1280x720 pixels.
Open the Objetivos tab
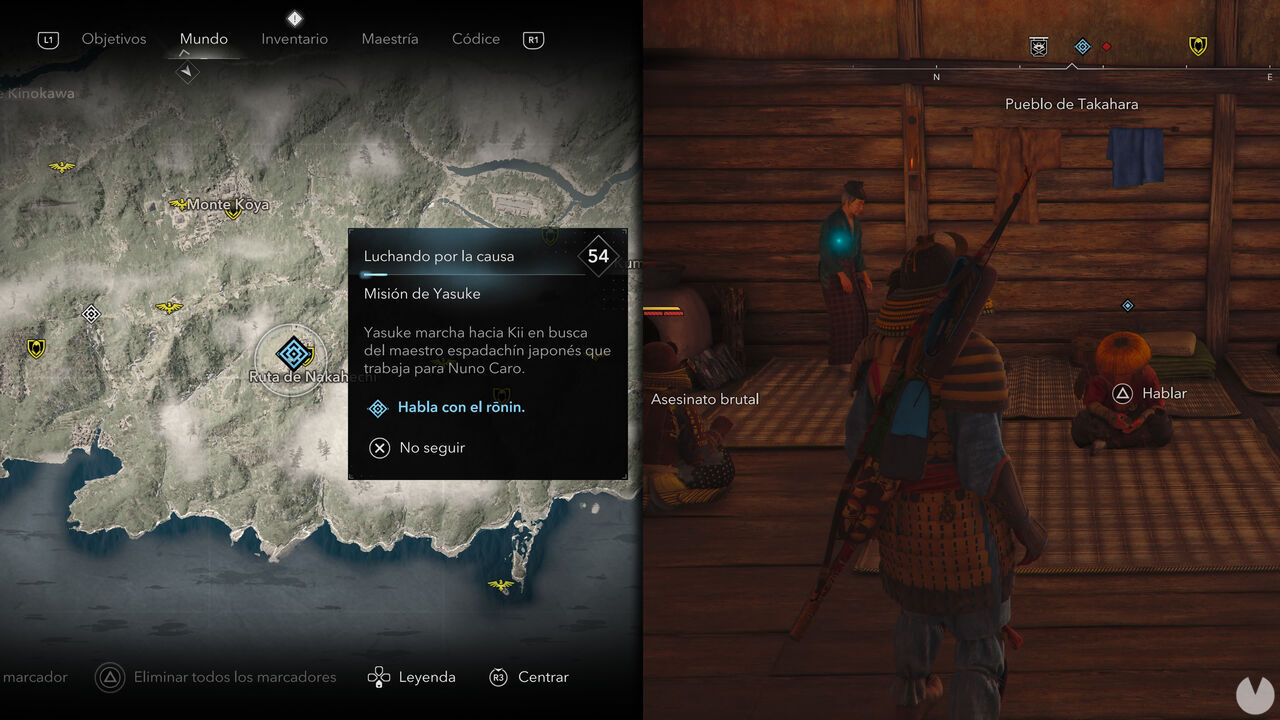[x=113, y=39]
